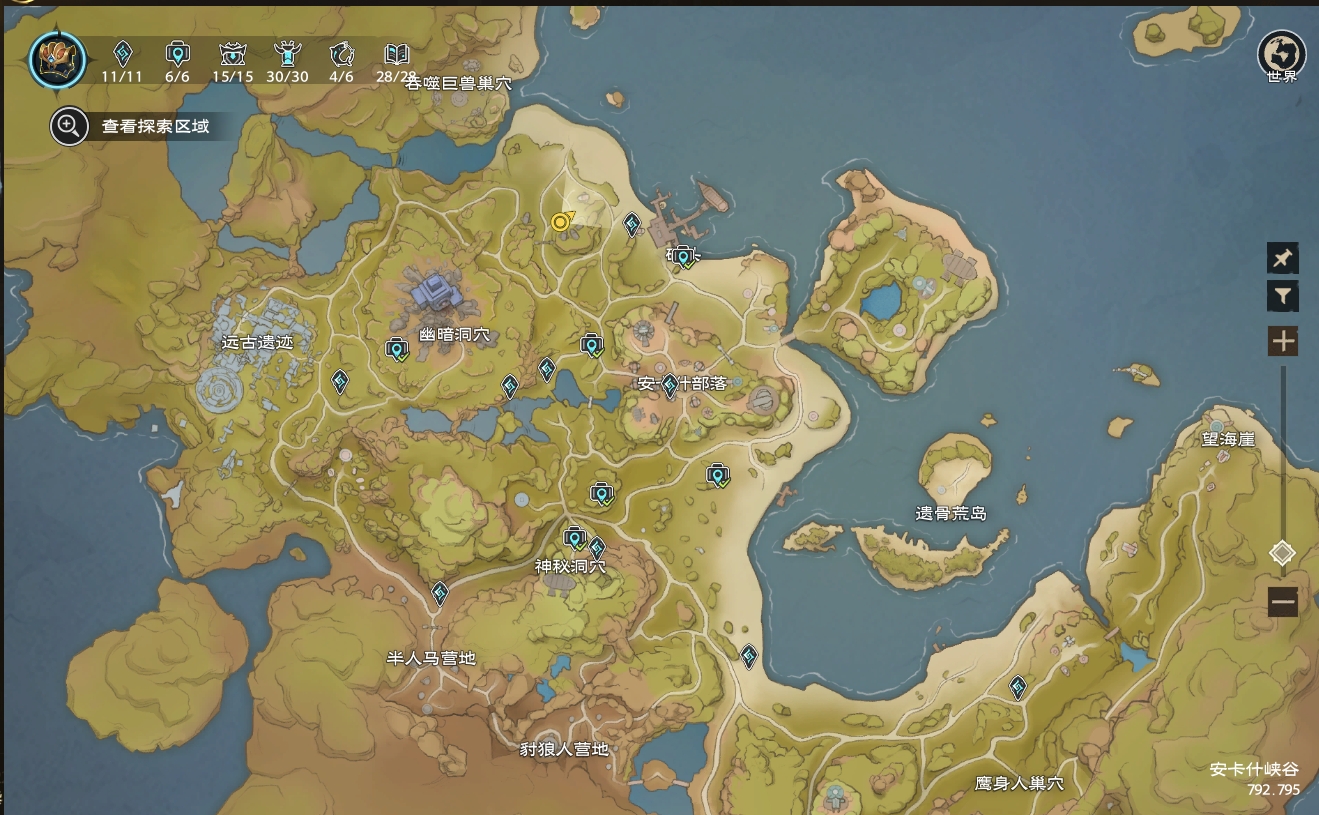Zoom in with the plus button

(x=1282, y=342)
